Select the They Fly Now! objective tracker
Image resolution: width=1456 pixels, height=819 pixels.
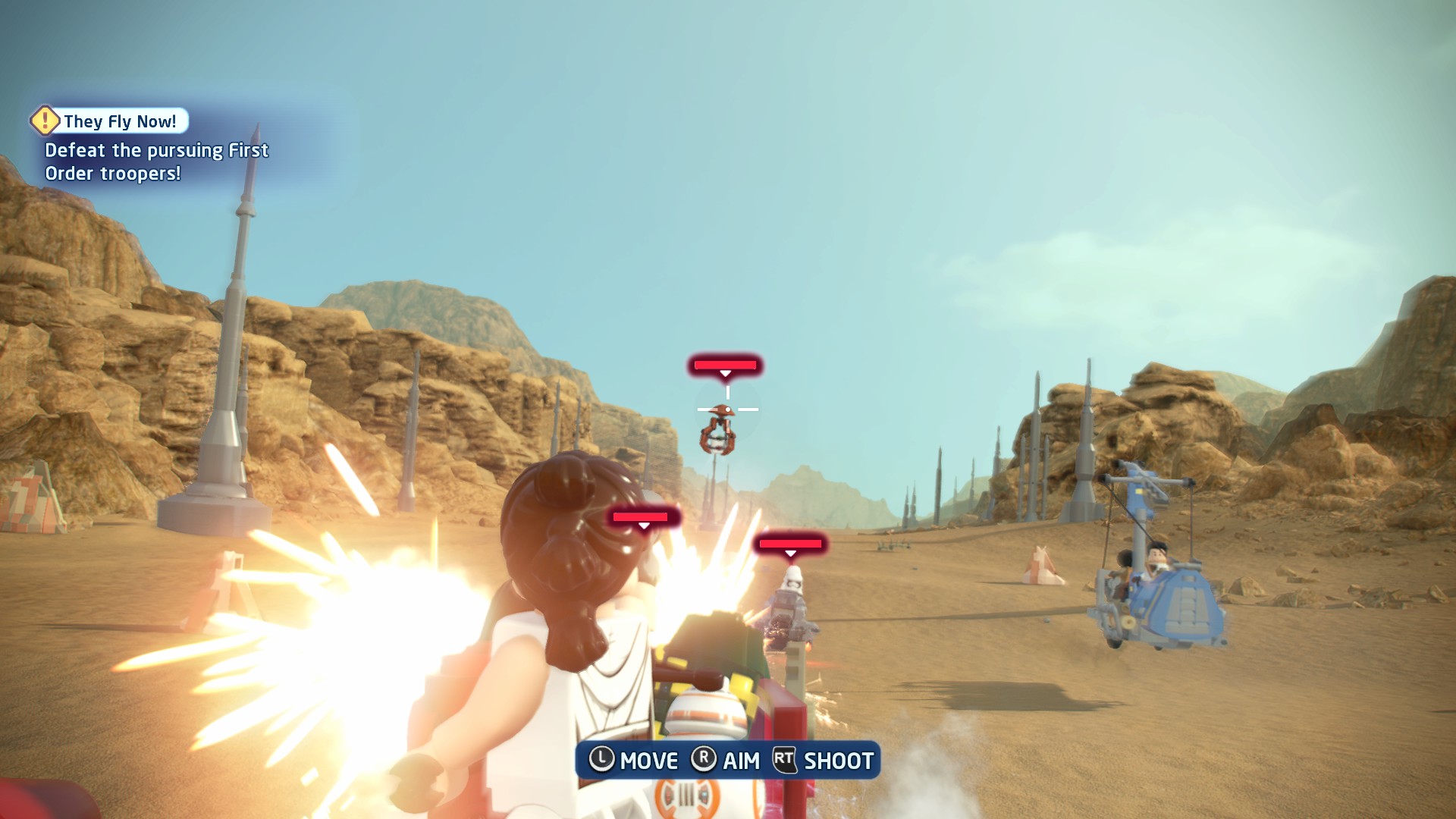119,121
